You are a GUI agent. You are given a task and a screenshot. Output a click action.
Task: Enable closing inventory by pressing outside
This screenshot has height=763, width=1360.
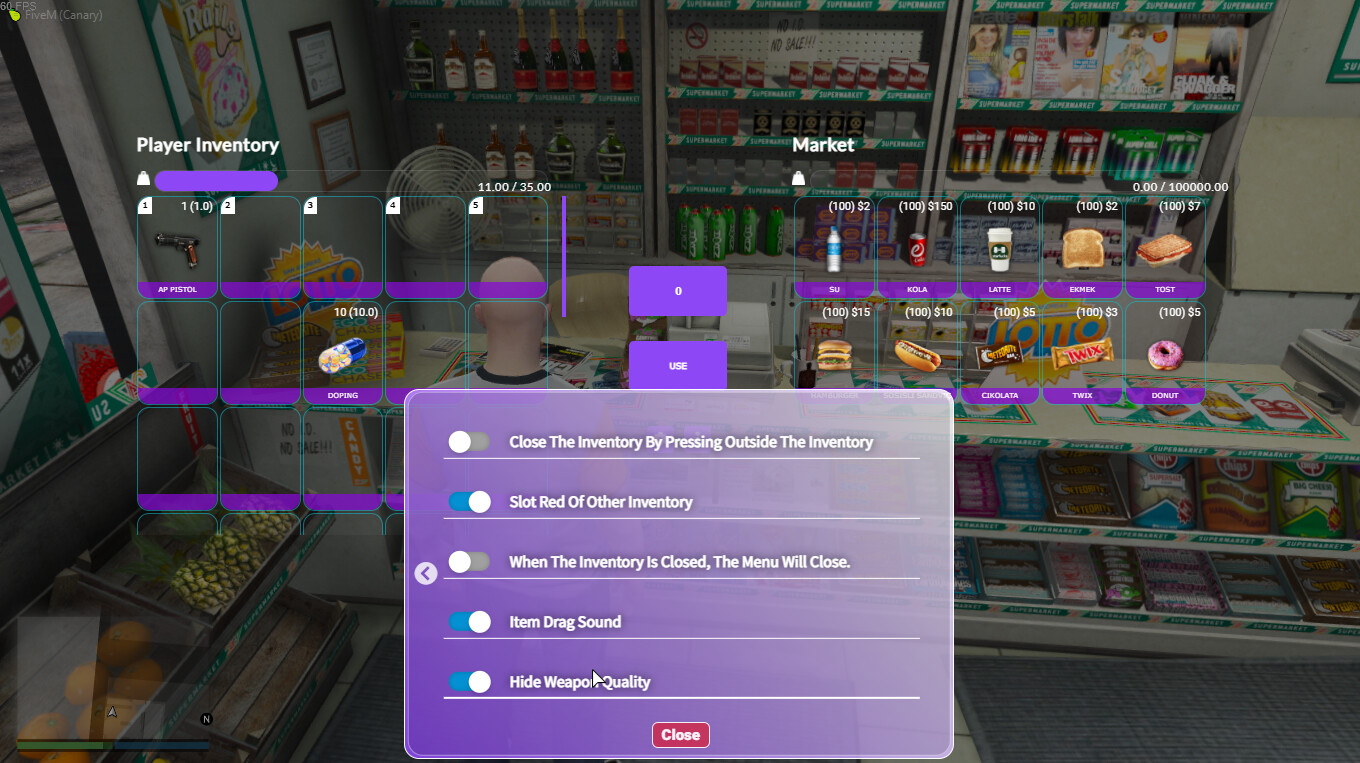pos(468,441)
